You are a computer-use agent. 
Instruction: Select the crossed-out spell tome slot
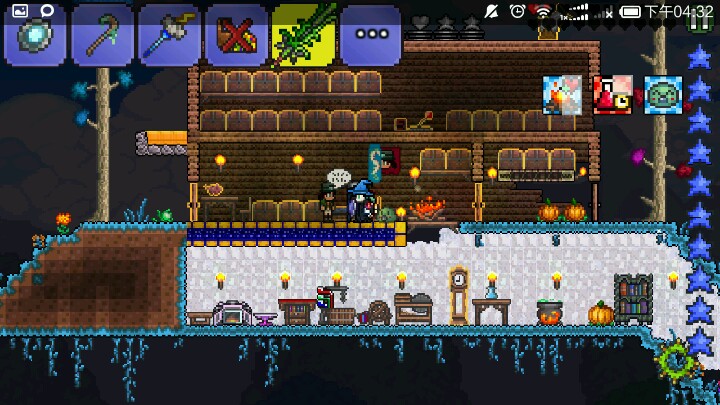tap(236, 38)
